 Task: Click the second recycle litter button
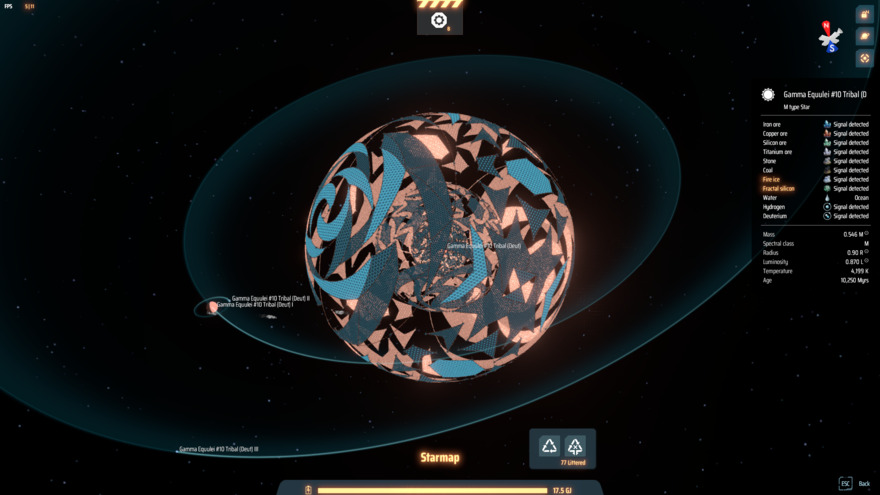tap(575, 446)
